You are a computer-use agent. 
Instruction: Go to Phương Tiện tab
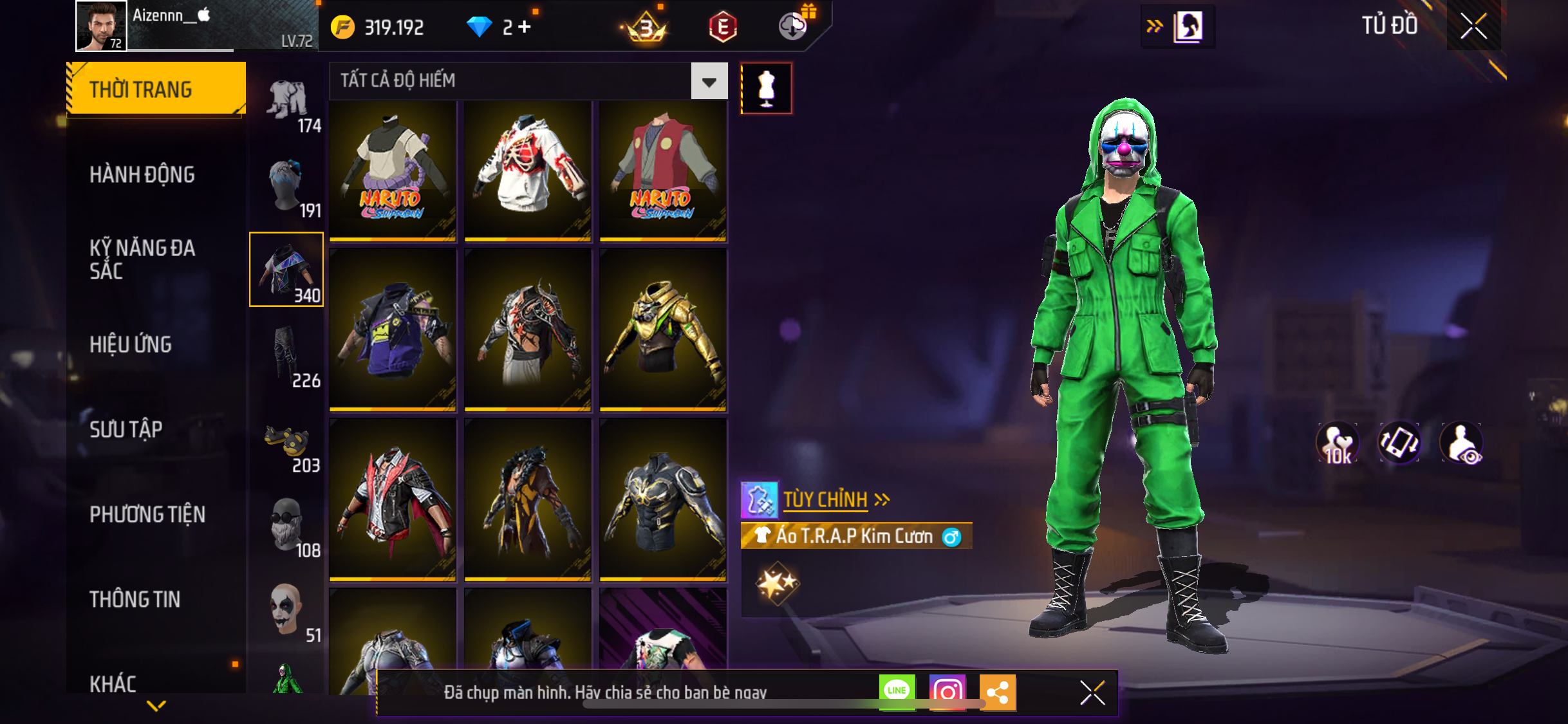pos(147,514)
